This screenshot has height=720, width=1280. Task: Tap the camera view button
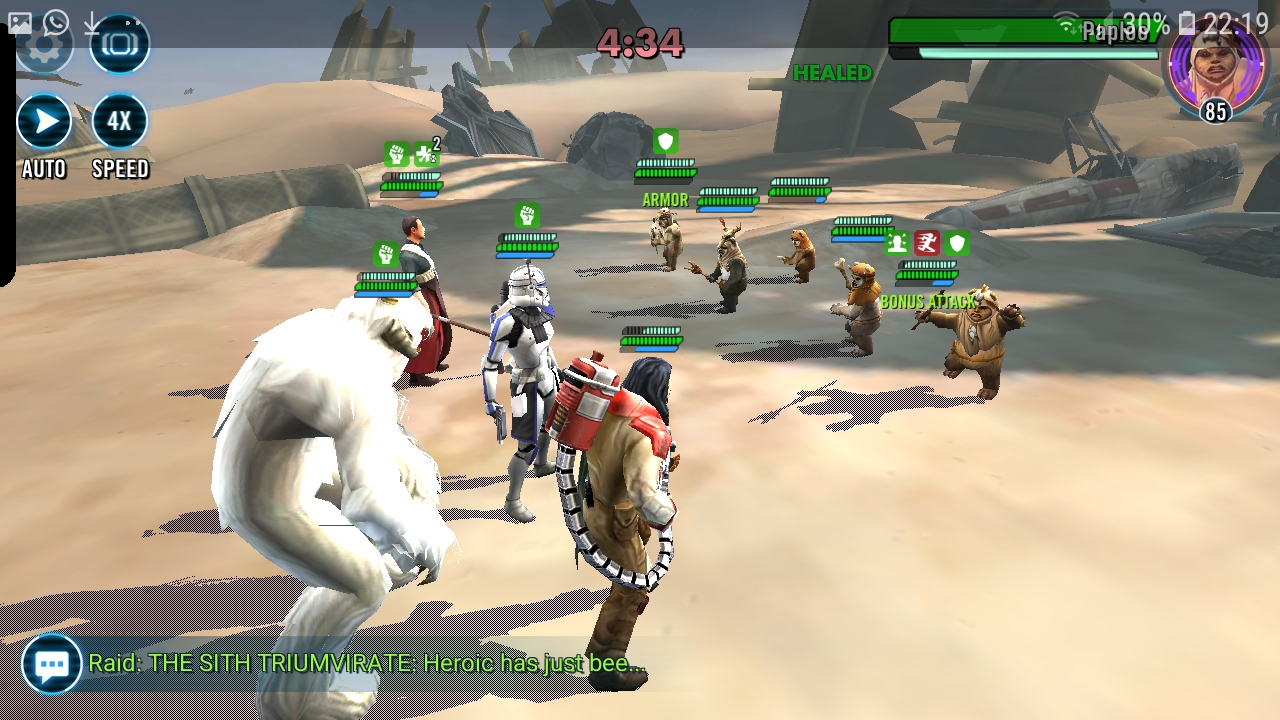[120, 46]
